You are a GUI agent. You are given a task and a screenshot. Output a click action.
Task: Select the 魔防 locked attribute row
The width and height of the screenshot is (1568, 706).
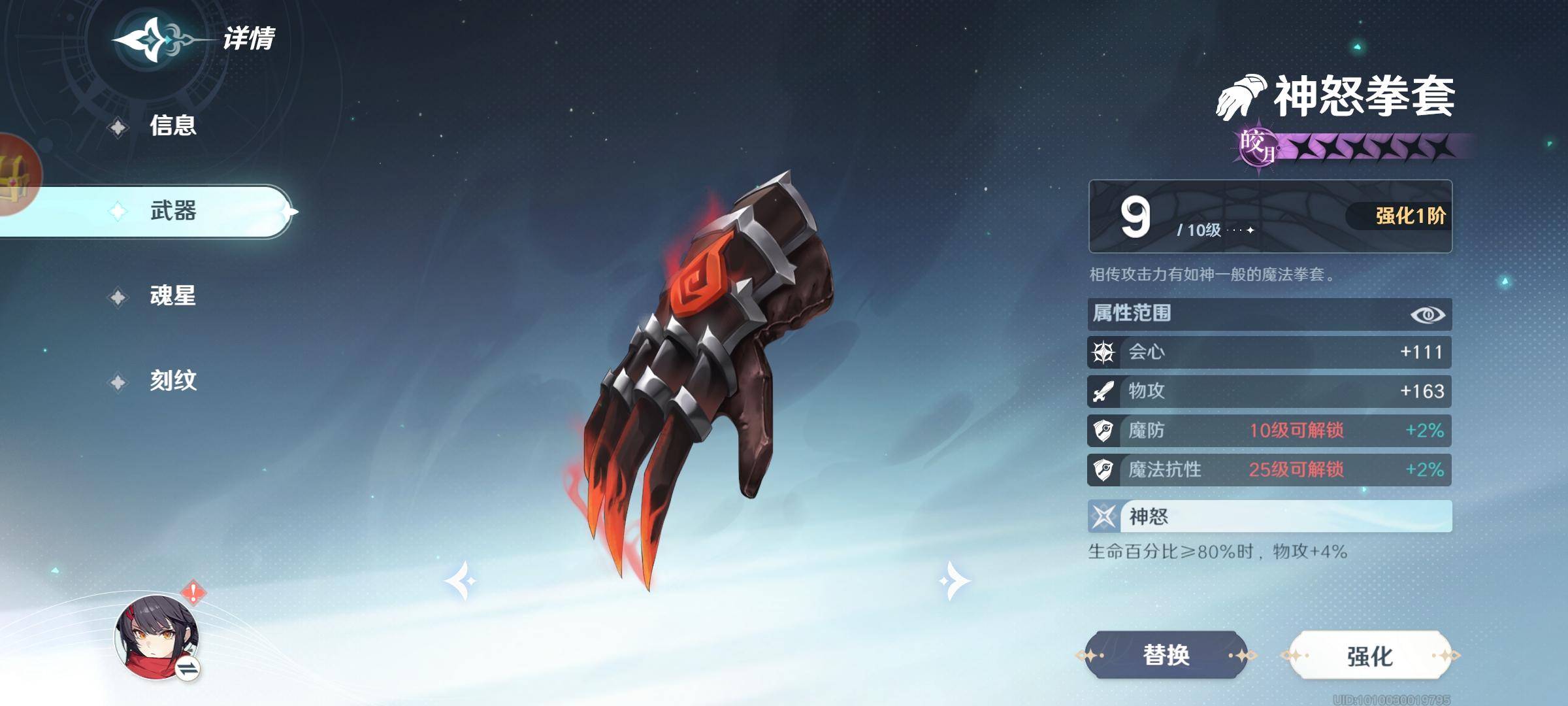point(1269,430)
